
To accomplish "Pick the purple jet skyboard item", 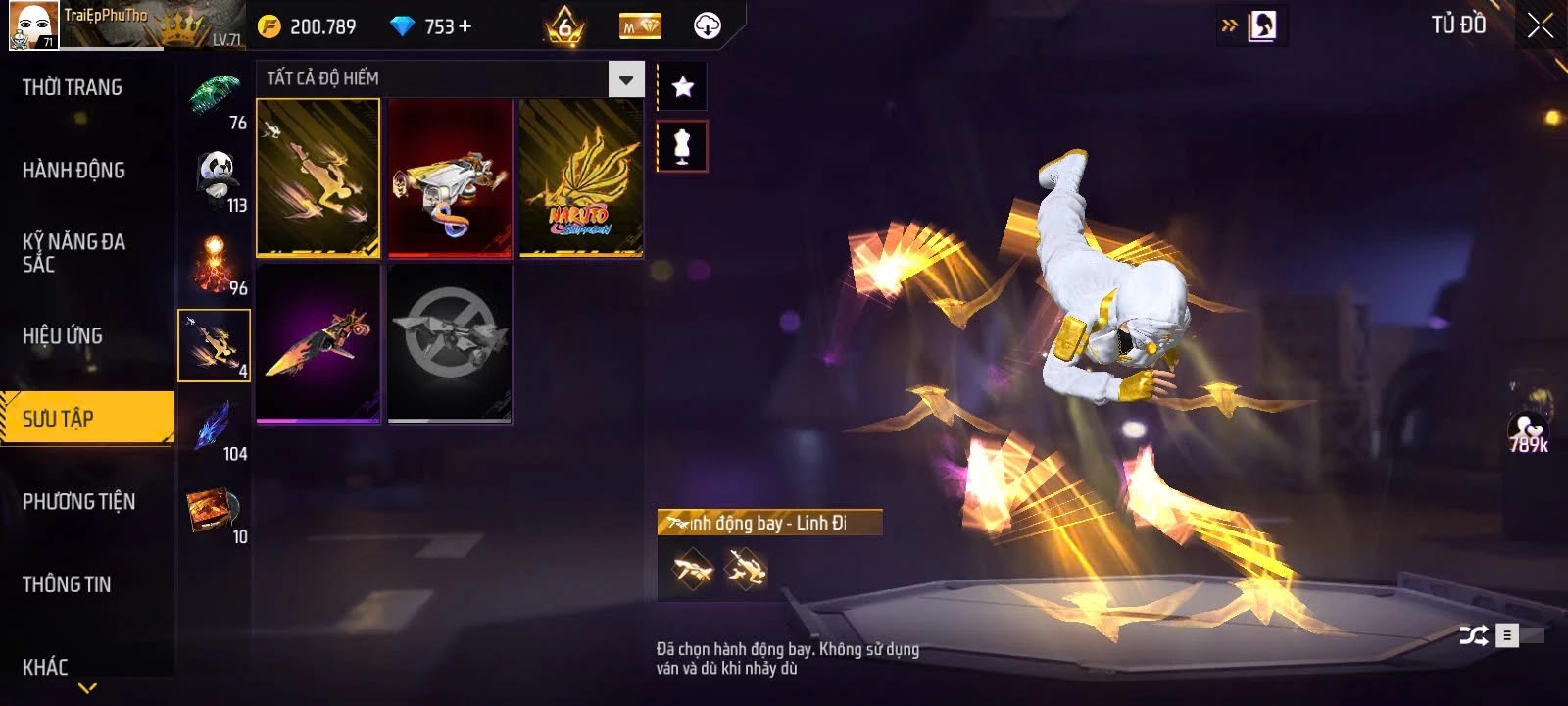I will point(318,343).
